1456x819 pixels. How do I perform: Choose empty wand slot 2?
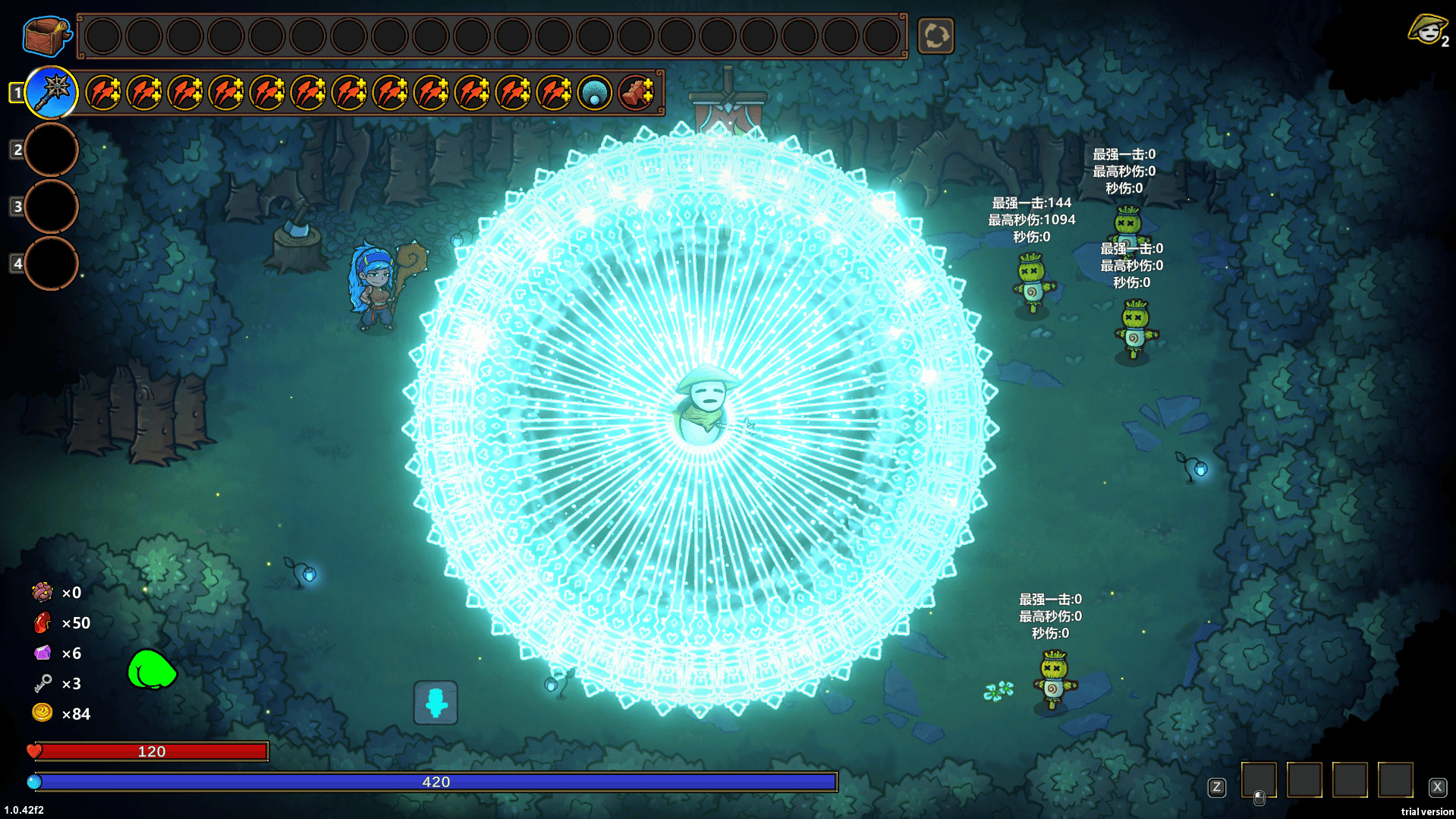point(52,150)
